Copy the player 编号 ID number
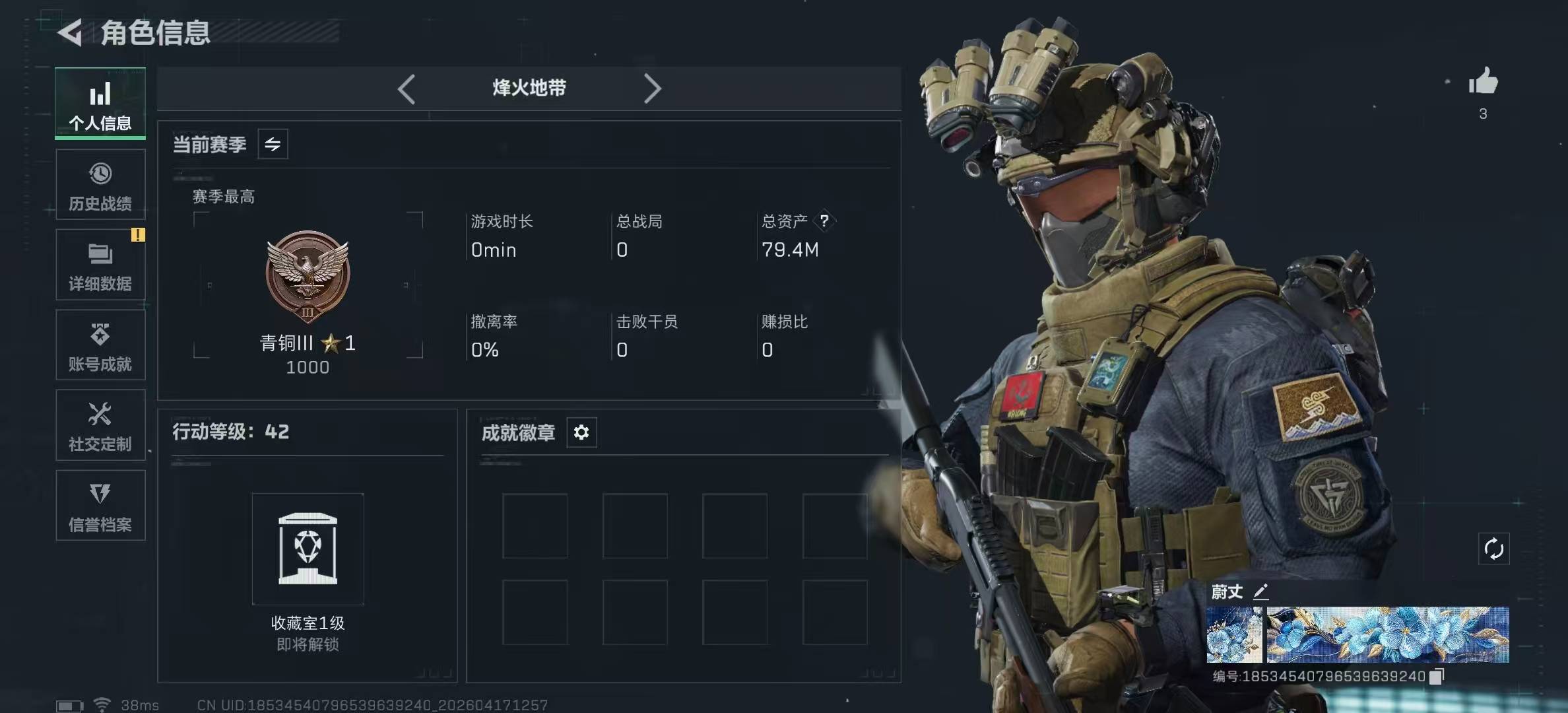The height and width of the screenshot is (713, 1568). [1437, 676]
